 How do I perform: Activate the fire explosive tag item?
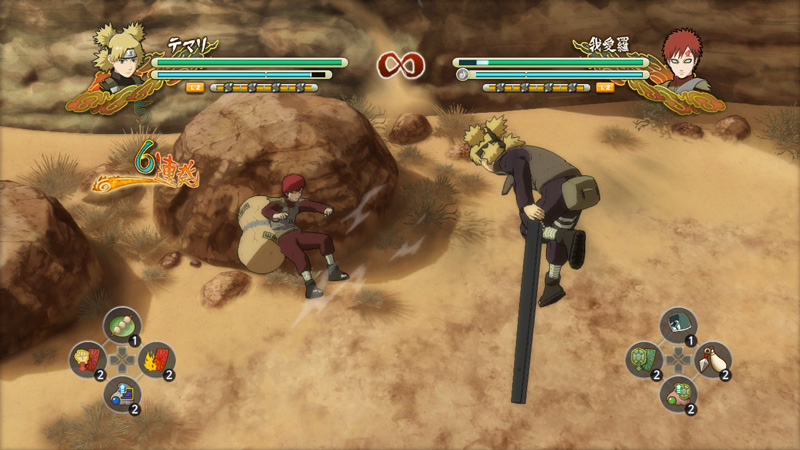point(157,359)
